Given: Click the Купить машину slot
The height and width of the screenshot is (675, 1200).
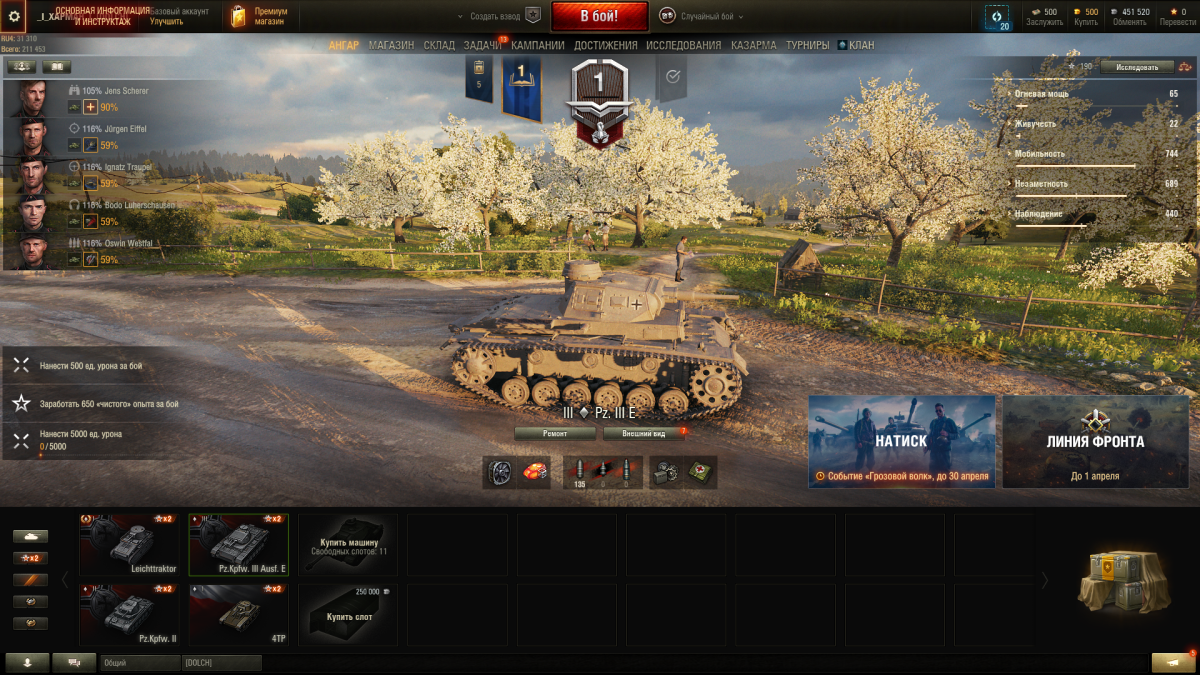Looking at the screenshot, I should 347,545.
